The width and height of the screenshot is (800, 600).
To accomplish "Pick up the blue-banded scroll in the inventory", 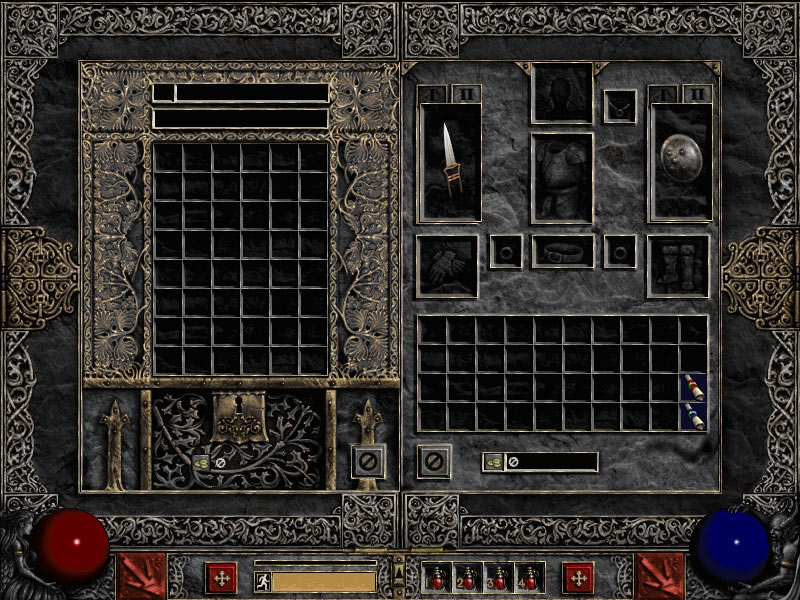I will click(693, 416).
